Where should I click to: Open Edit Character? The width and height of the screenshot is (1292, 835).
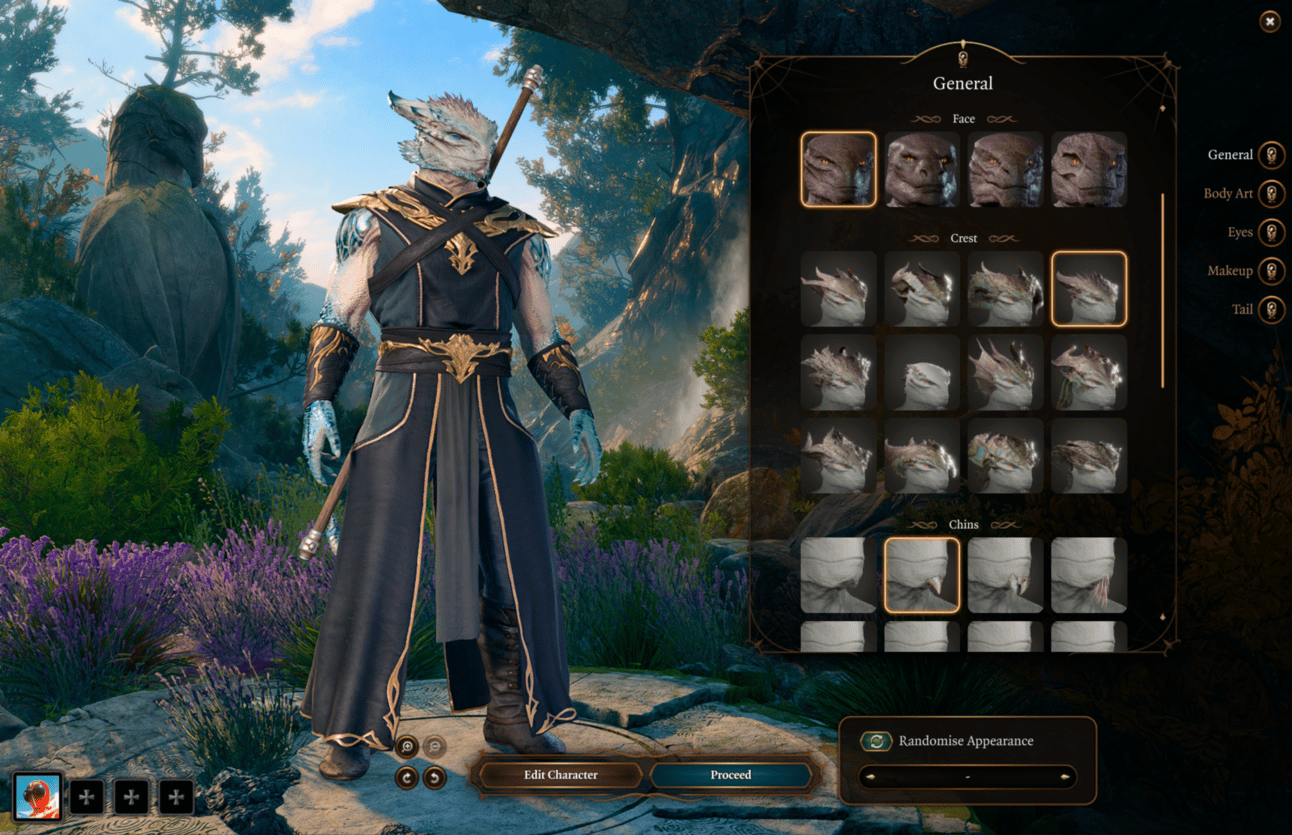point(560,775)
